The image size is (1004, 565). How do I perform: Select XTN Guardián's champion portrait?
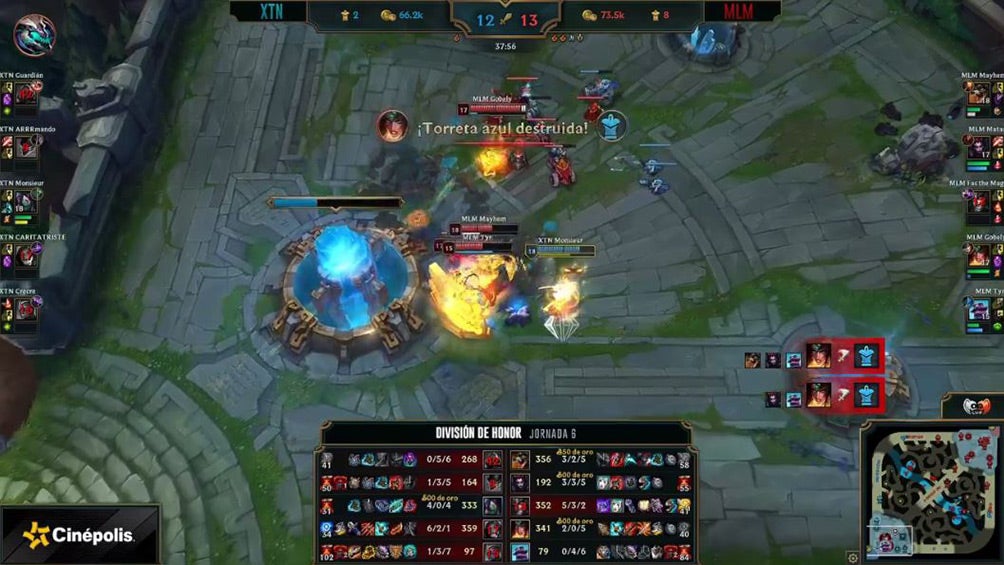27,95
